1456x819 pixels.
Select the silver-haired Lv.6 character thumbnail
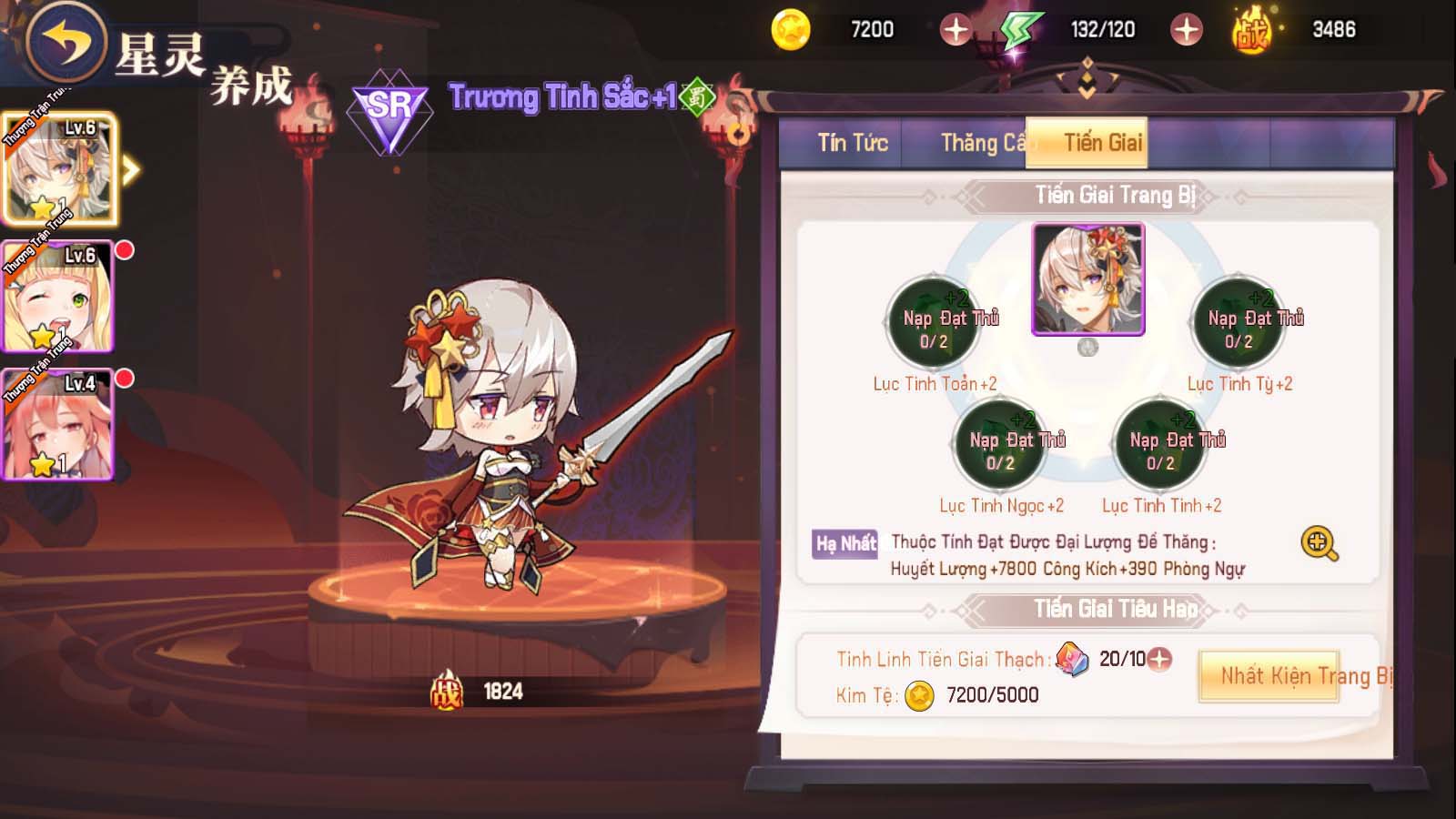click(59, 170)
